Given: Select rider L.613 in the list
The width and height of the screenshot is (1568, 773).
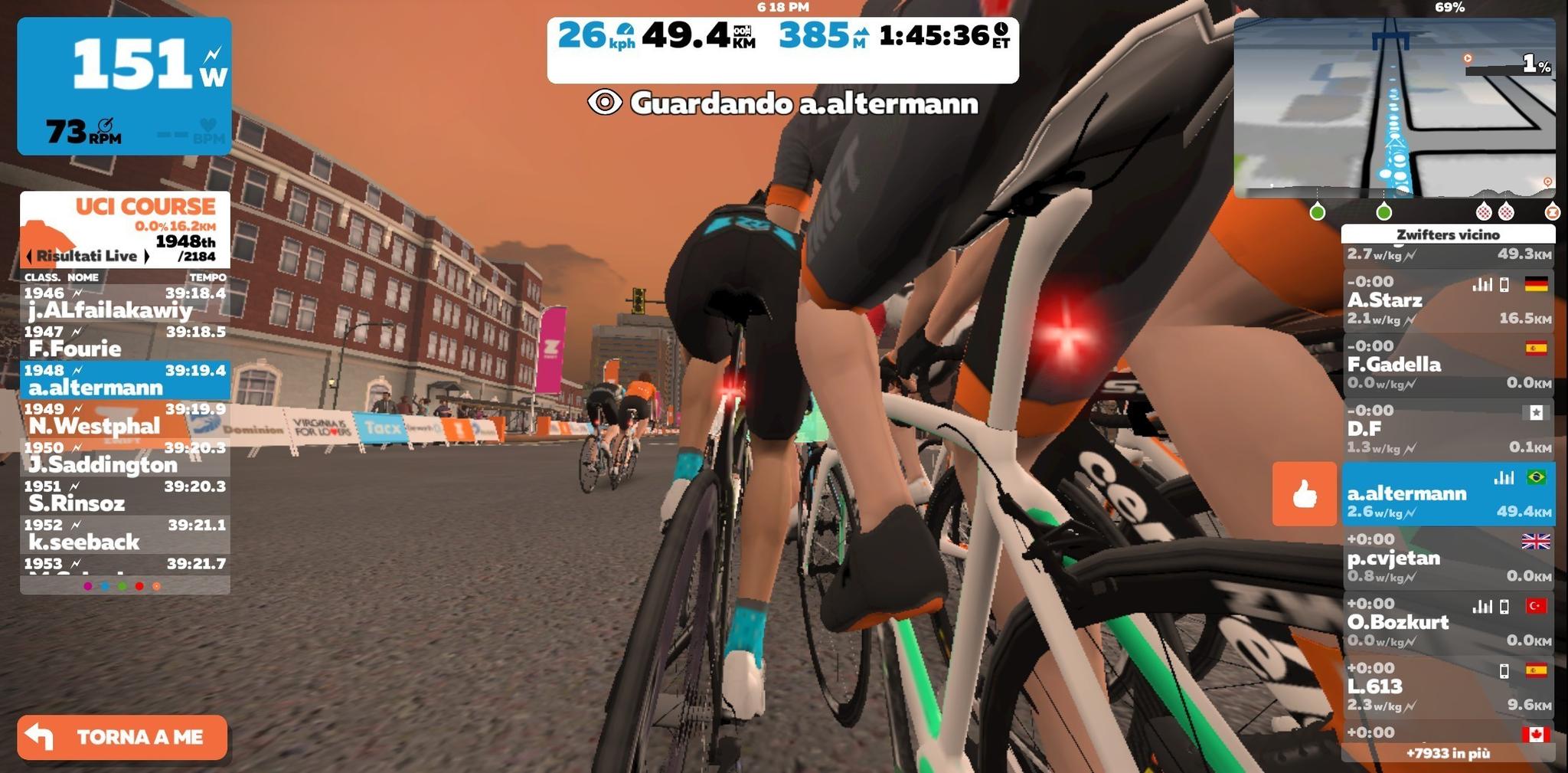Looking at the screenshot, I should pyautogui.click(x=1447, y=686).
